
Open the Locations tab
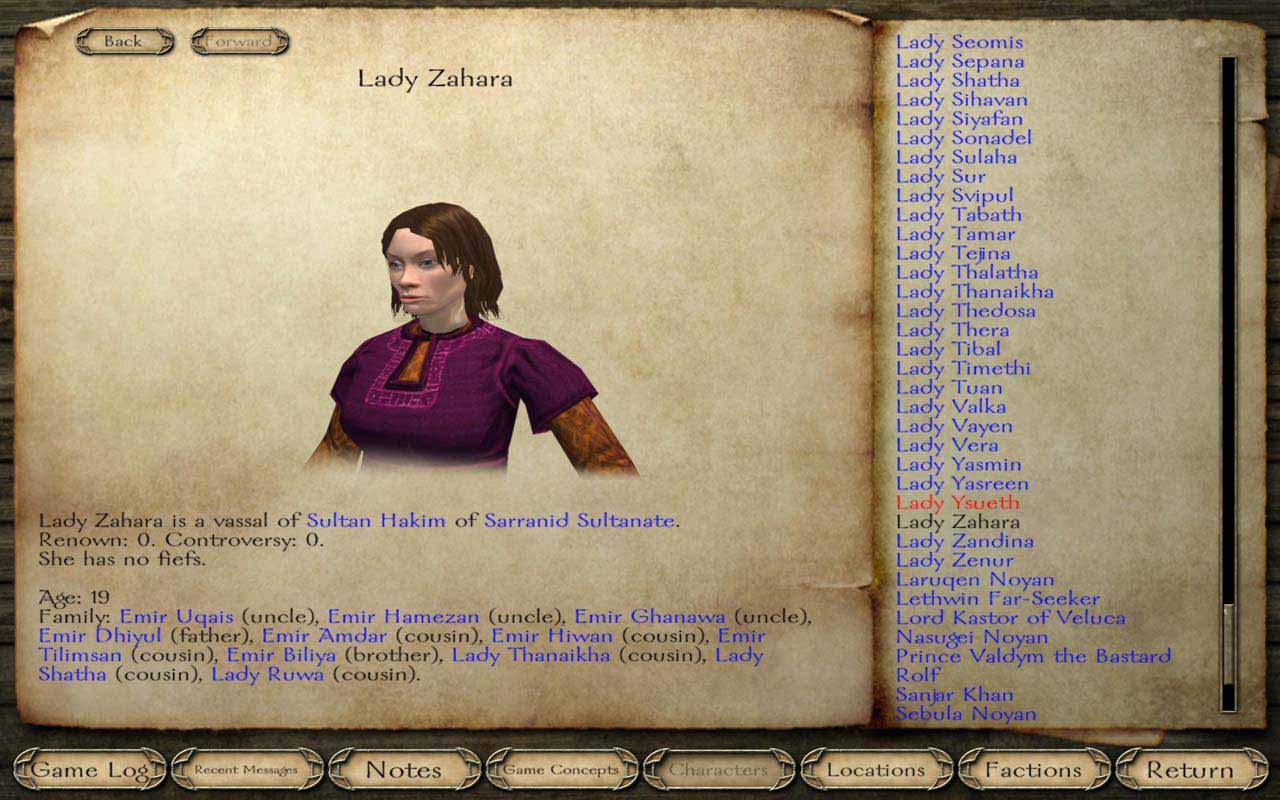click(876, 770)
